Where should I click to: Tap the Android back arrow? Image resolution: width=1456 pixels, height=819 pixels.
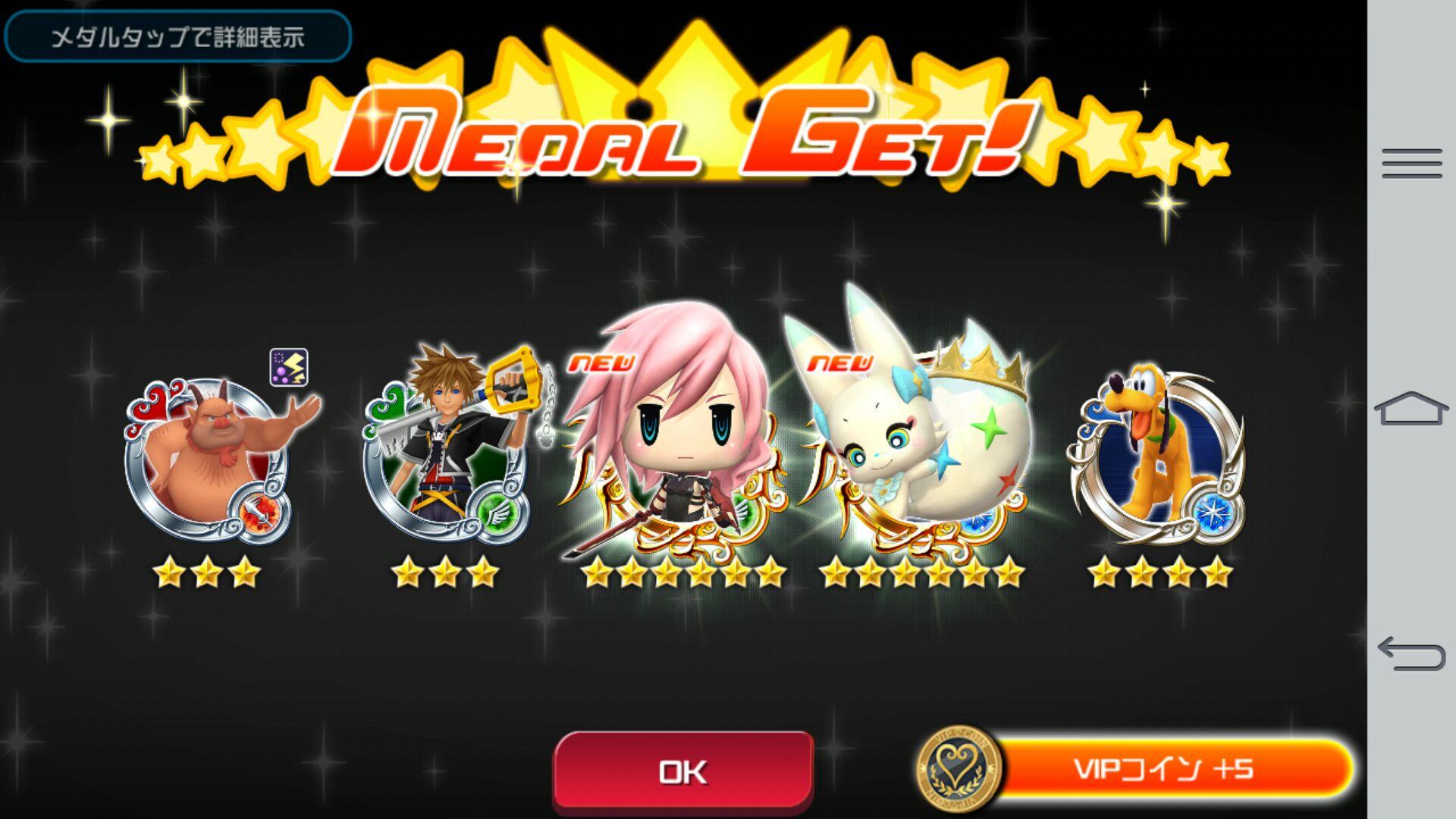click(1411, 654)
